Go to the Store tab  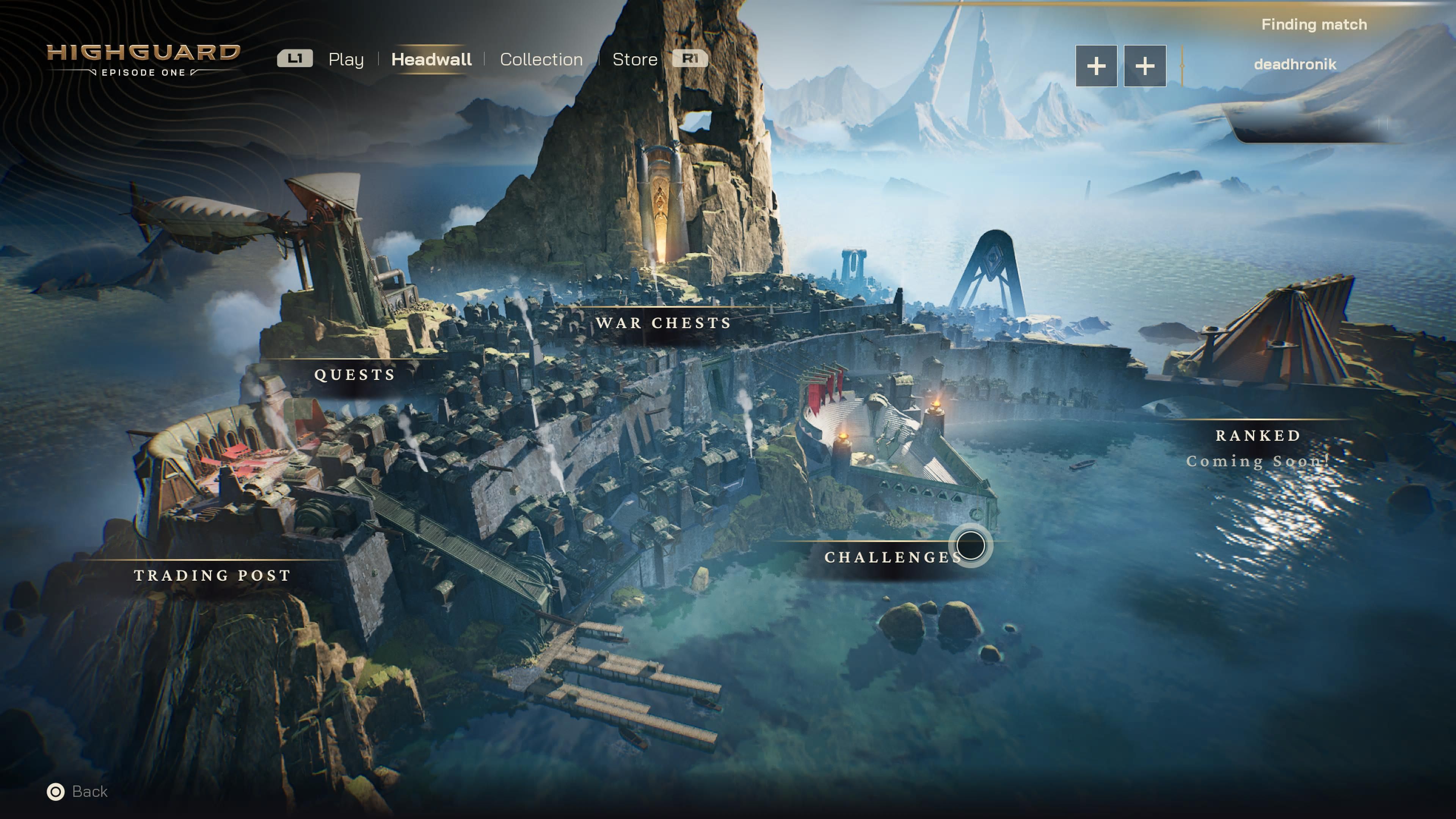coord(635,60)
